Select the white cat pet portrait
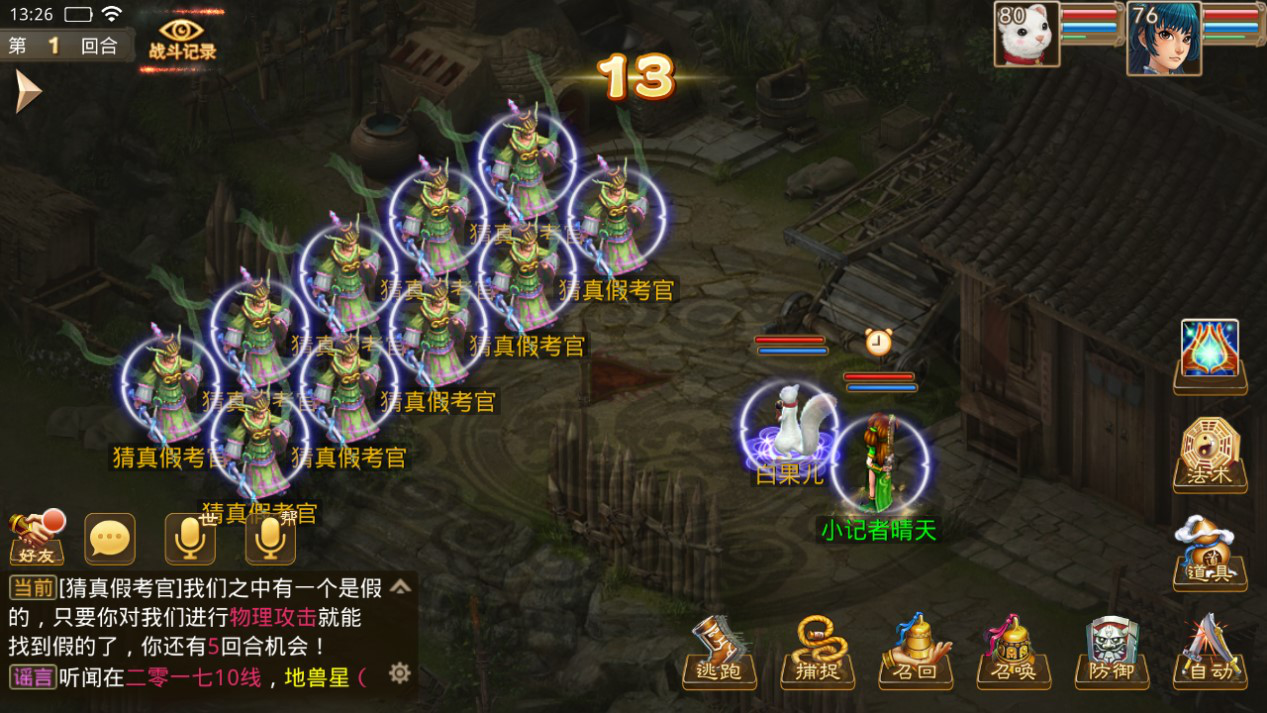The image size is (1267, 713). coord(1027,35)
